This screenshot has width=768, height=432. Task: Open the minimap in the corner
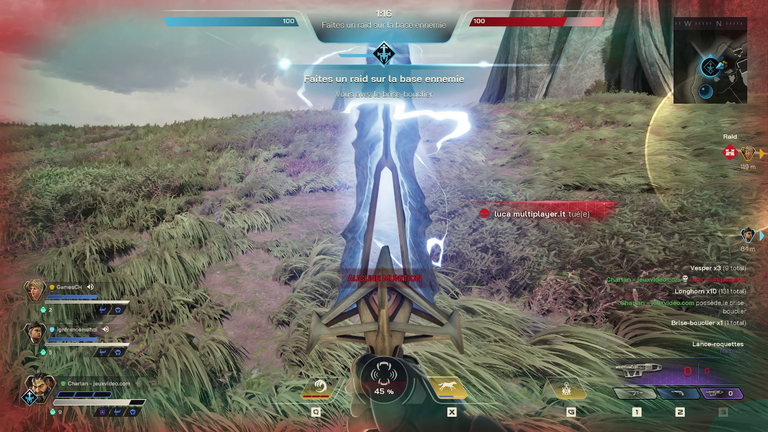pos(710,60)
